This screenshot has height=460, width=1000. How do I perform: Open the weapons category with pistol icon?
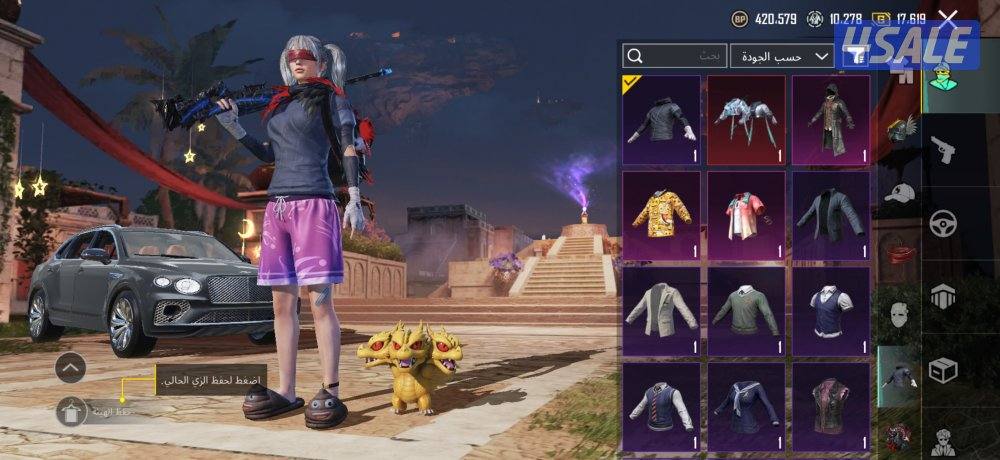[944, 150]
